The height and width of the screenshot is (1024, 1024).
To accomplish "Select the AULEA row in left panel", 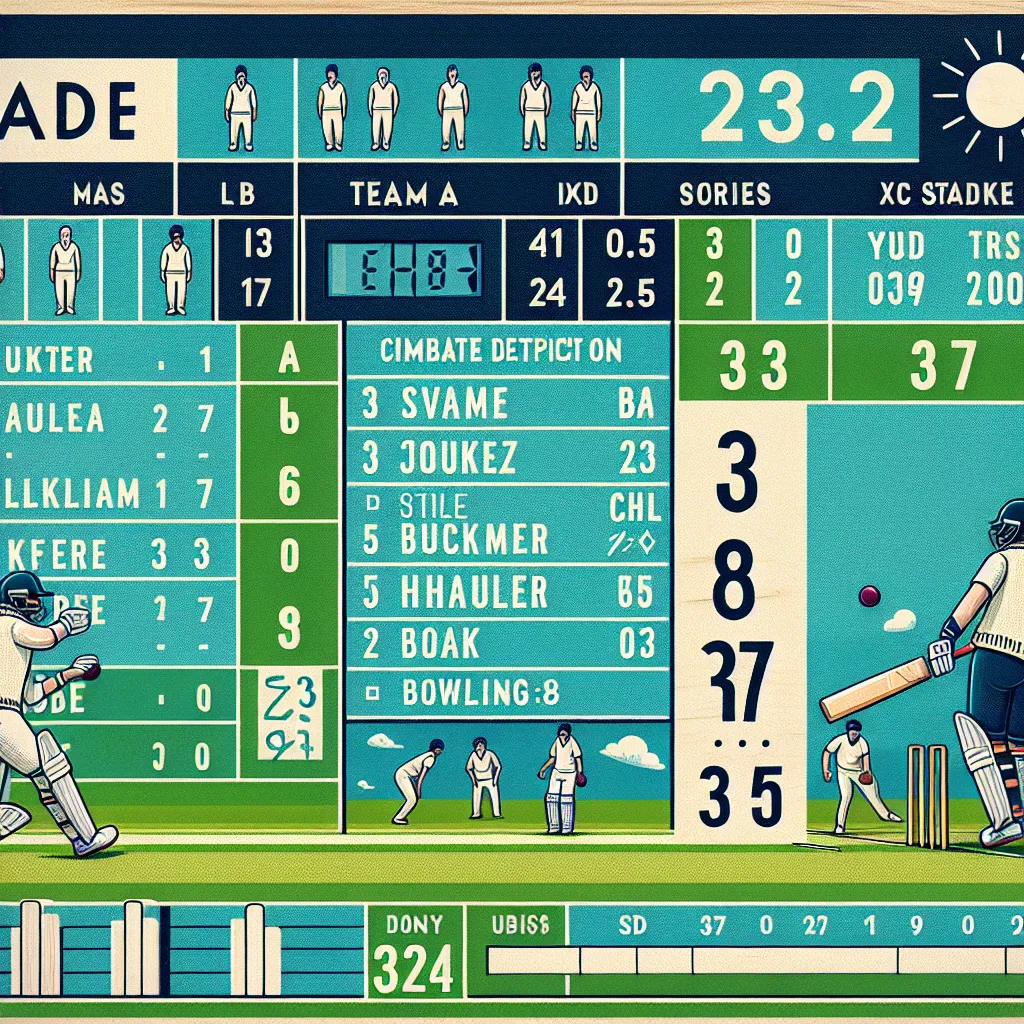I will (110, 419).
